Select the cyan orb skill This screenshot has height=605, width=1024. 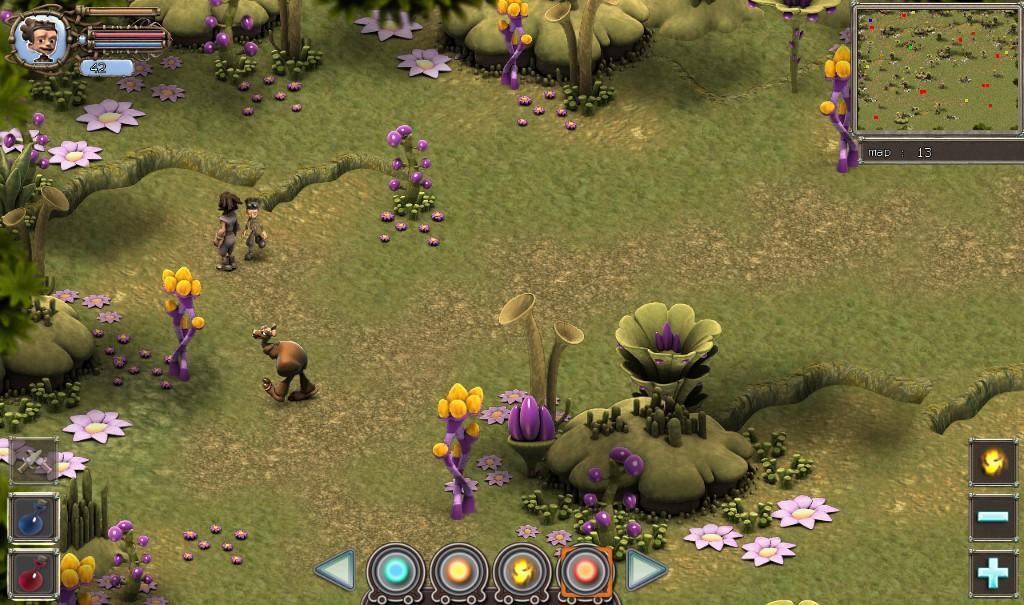[x=397, y=572]
